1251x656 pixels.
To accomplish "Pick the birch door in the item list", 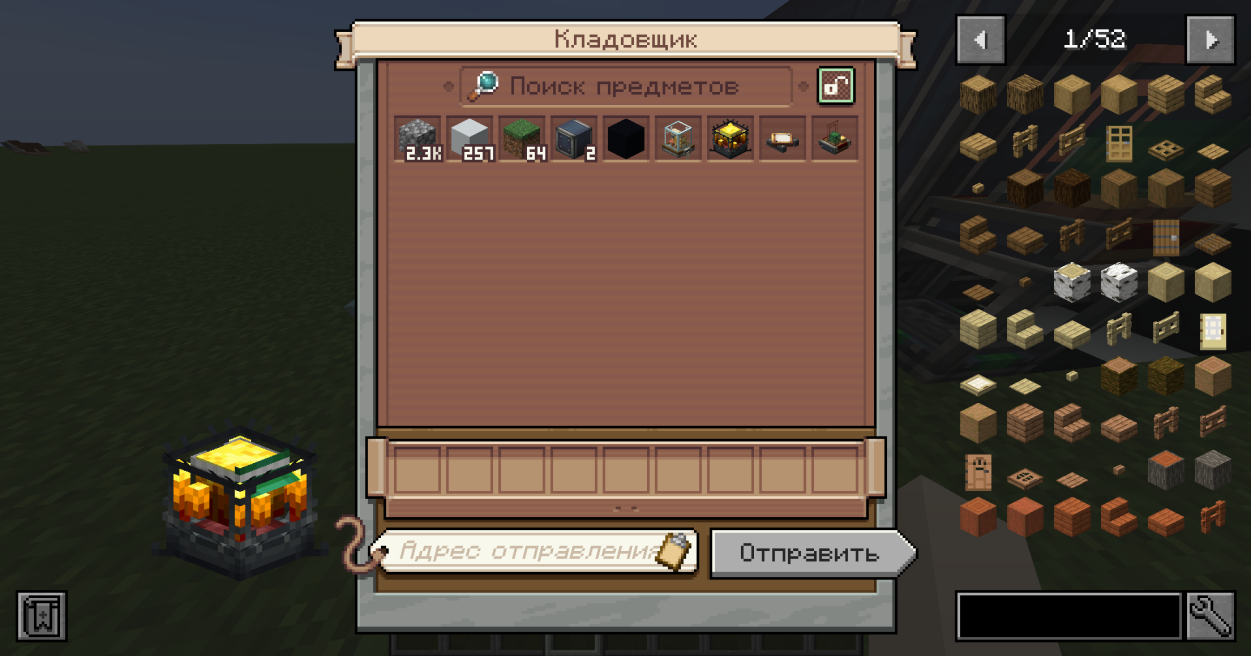I will tap(1213, 330).
